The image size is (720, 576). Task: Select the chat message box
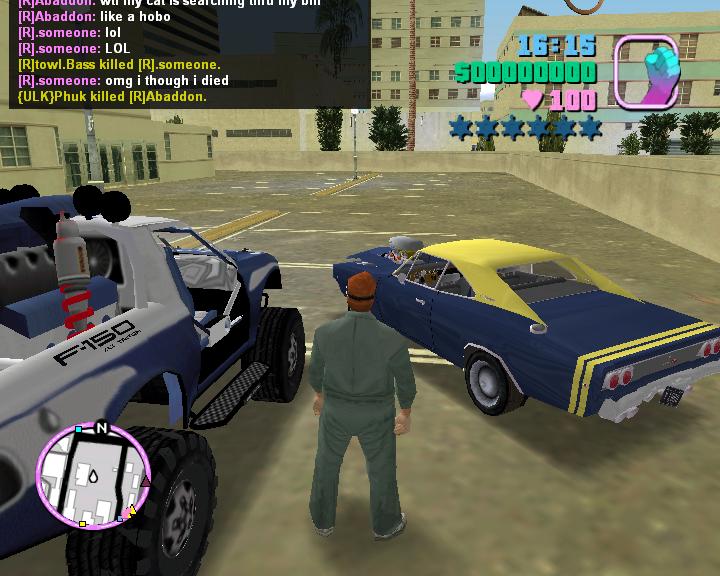[186, 52]
